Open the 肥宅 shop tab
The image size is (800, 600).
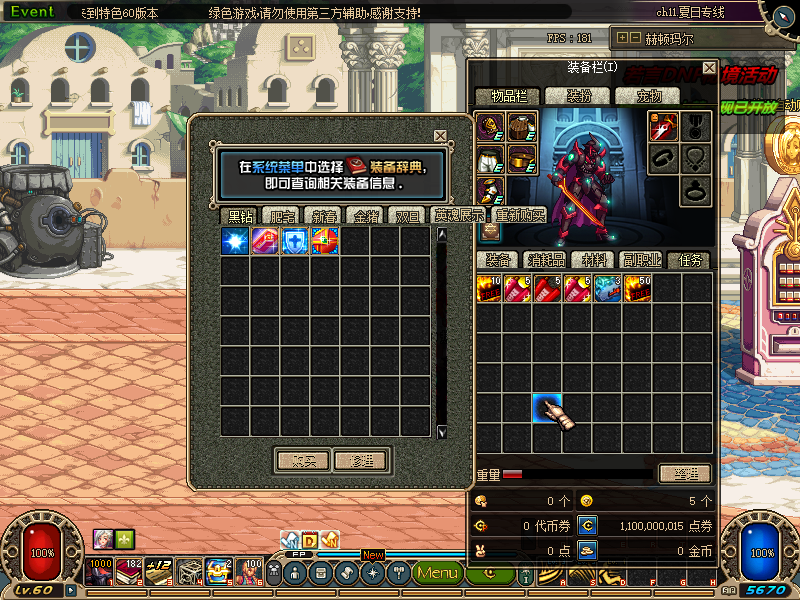pos(283,216)
